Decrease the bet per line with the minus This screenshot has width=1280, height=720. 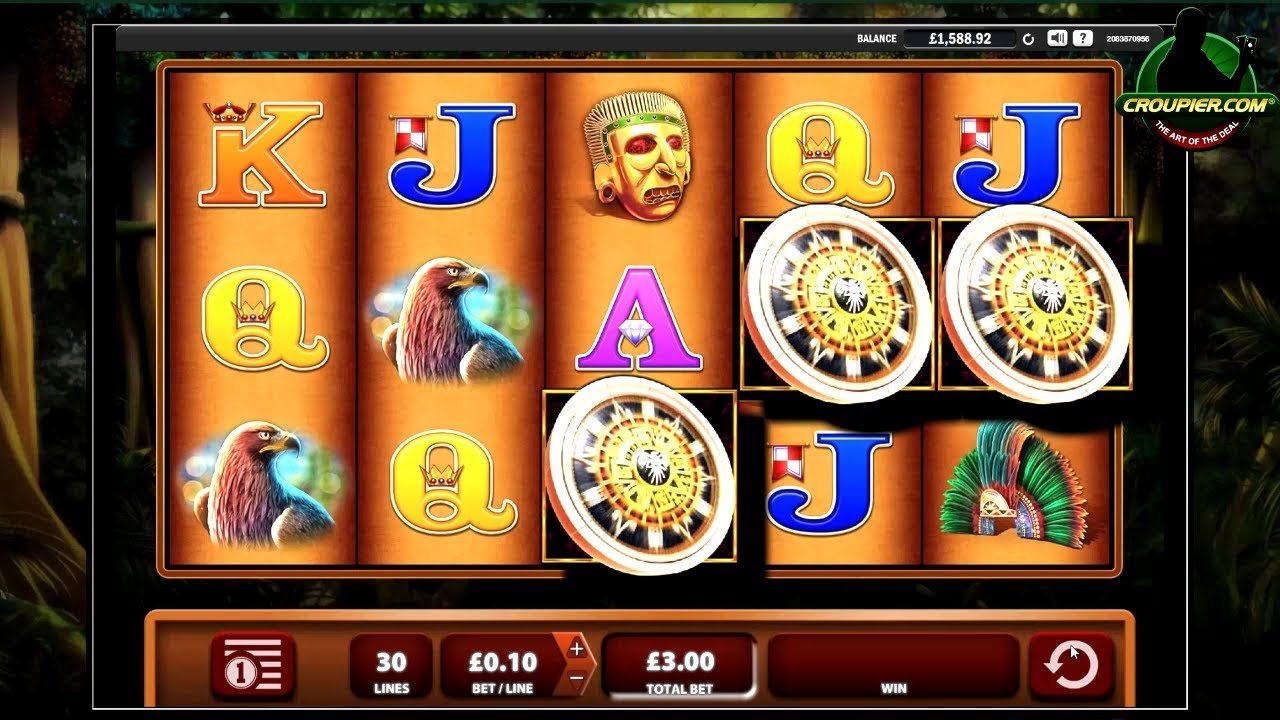(576, 676)
